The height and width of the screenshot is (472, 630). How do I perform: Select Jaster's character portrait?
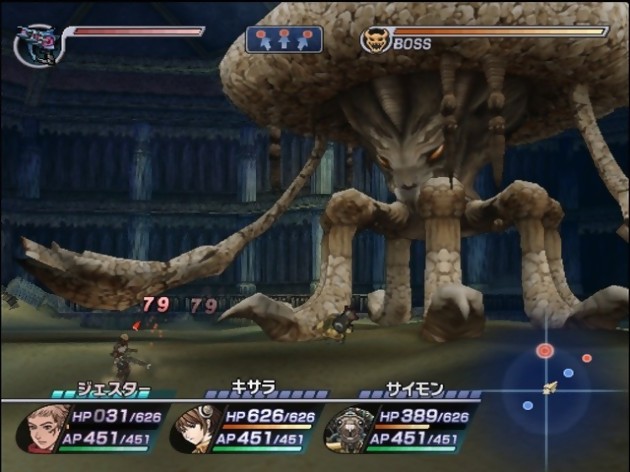[x=44, y=427]
